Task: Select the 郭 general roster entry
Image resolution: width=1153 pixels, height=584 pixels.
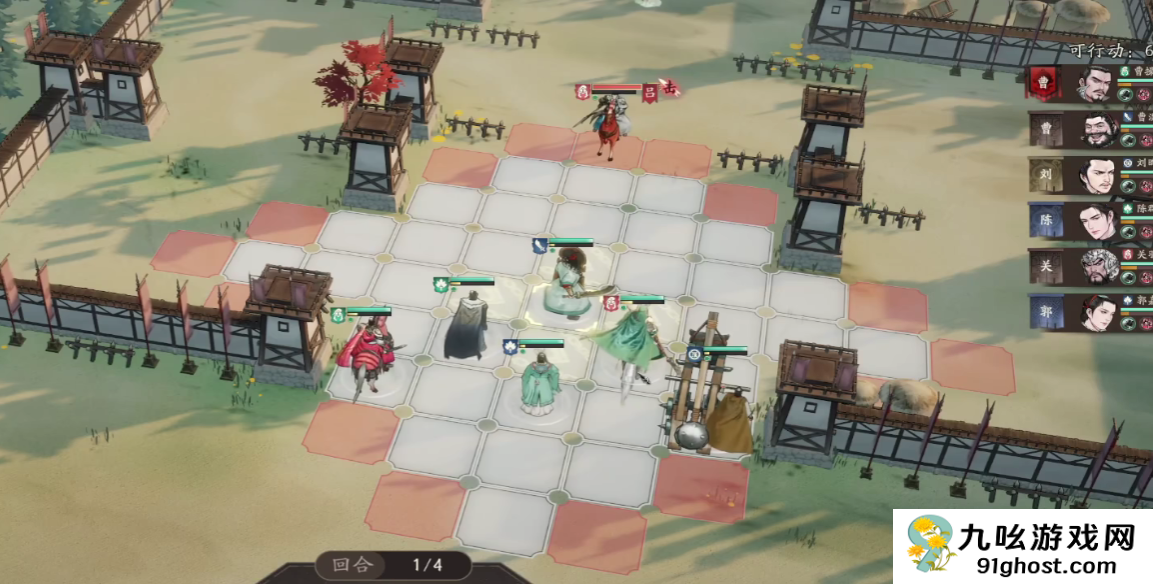Action: tap(1096, 312)
